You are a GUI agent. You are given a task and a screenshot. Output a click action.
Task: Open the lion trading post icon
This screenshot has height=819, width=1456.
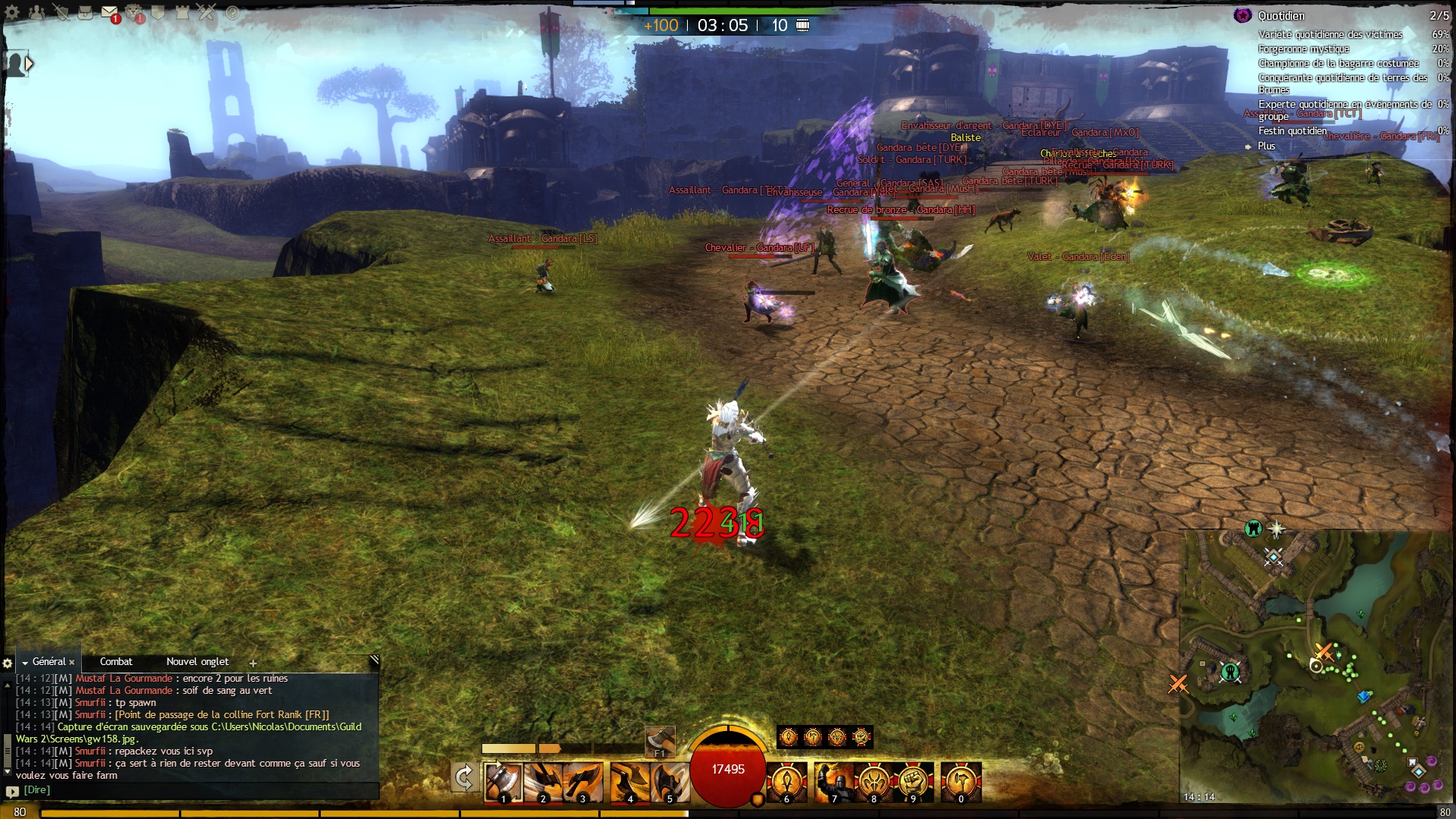[134, 12]
